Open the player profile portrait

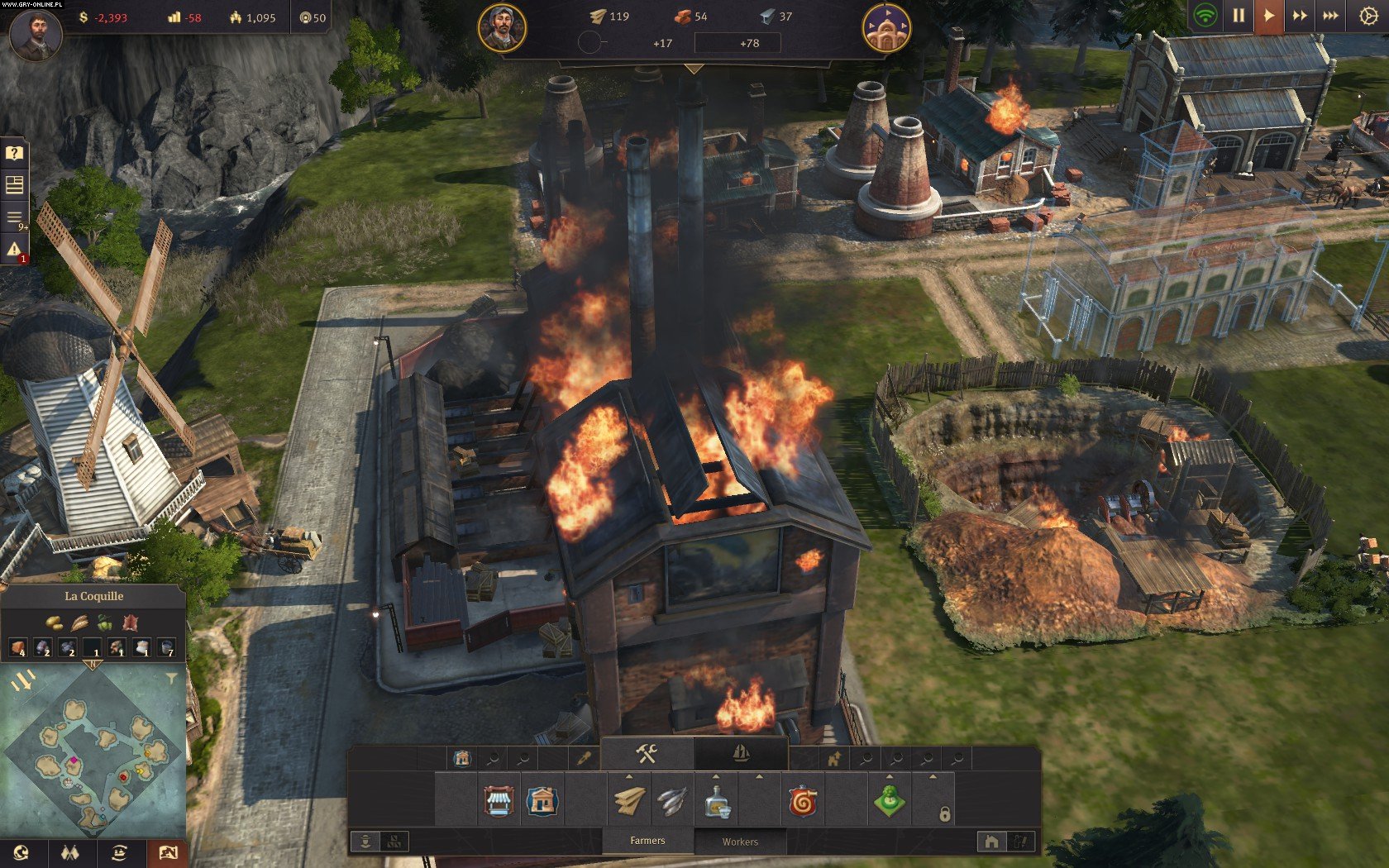[x=35, y=35]
